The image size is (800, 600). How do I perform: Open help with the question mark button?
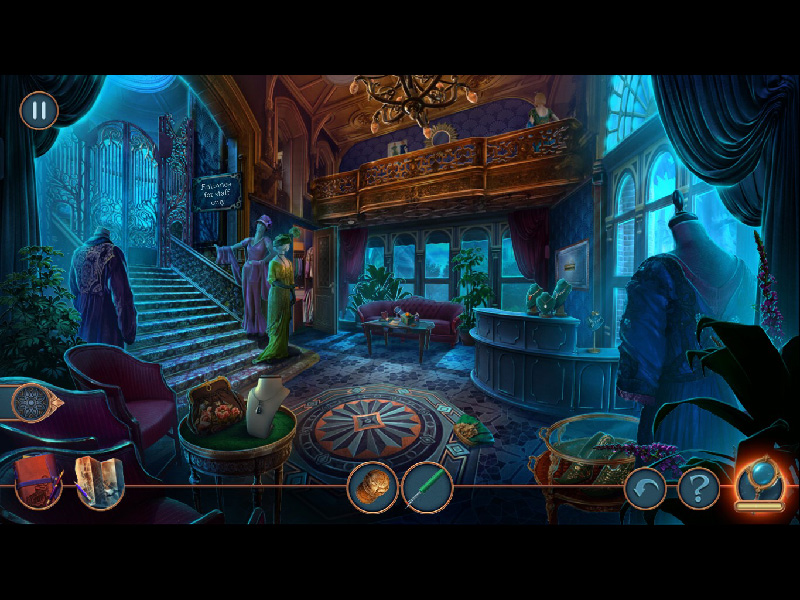(698, 489)
